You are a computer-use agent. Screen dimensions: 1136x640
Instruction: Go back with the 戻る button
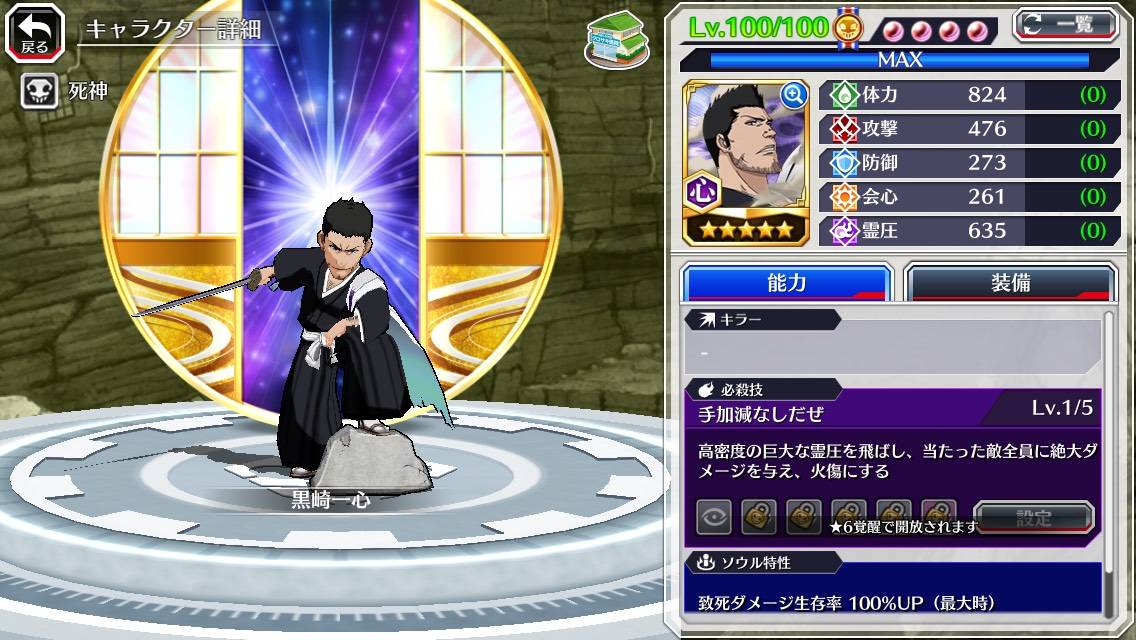pos(36,31)
